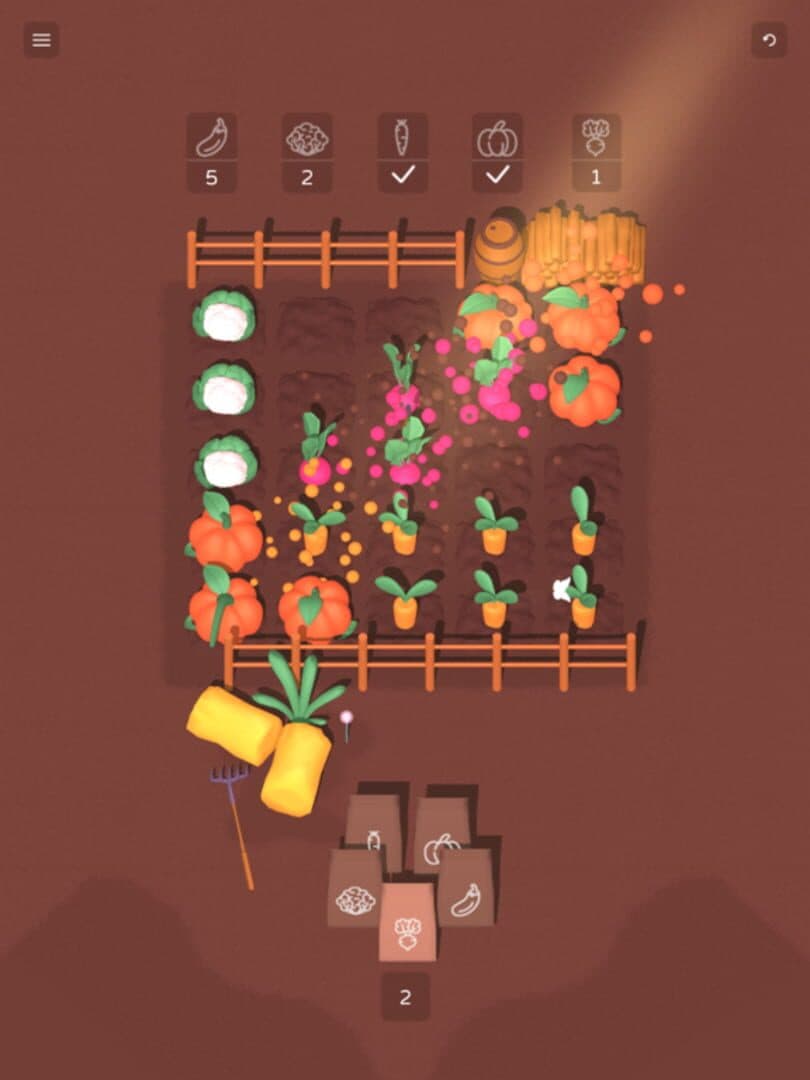
Task: Select the pumpkin seed packet
Action: tap(440, 835)
